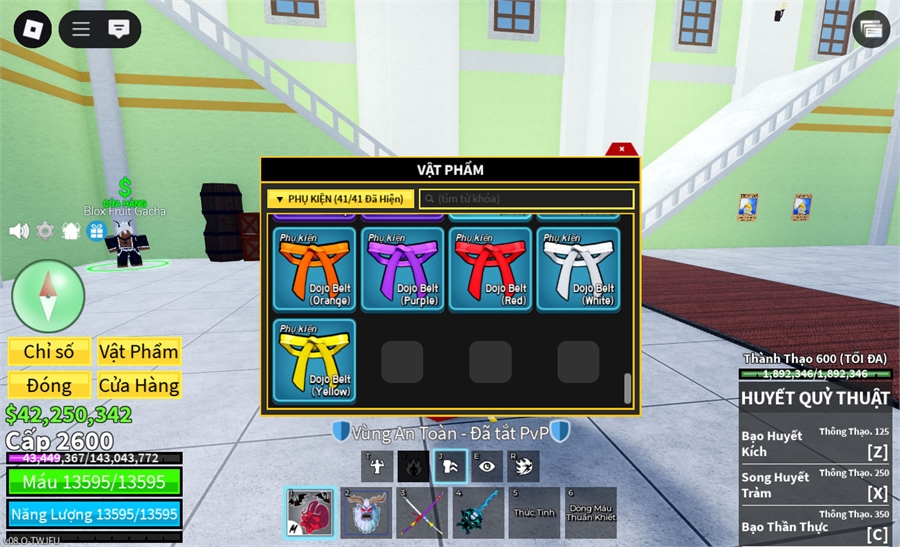Click the Đóng button
Image resolution: width=900 pixels, height=547 pixels.
[49, 385]
